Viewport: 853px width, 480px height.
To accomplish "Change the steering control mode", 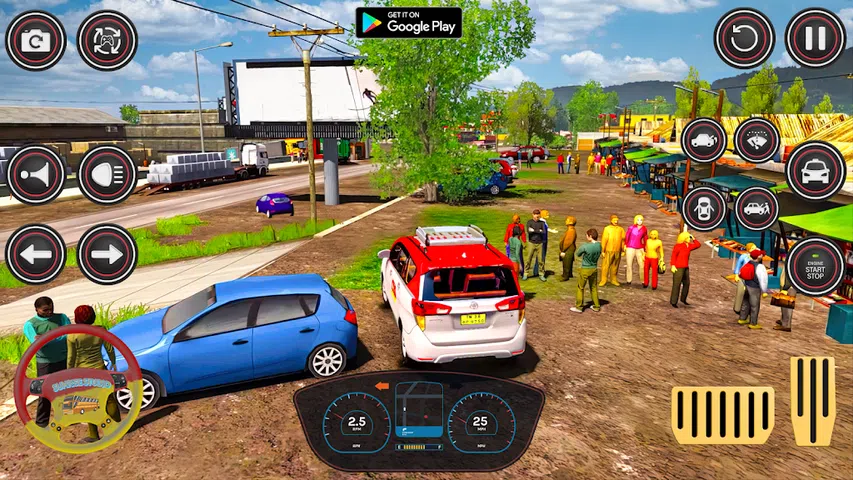I will tap(107, 41).
